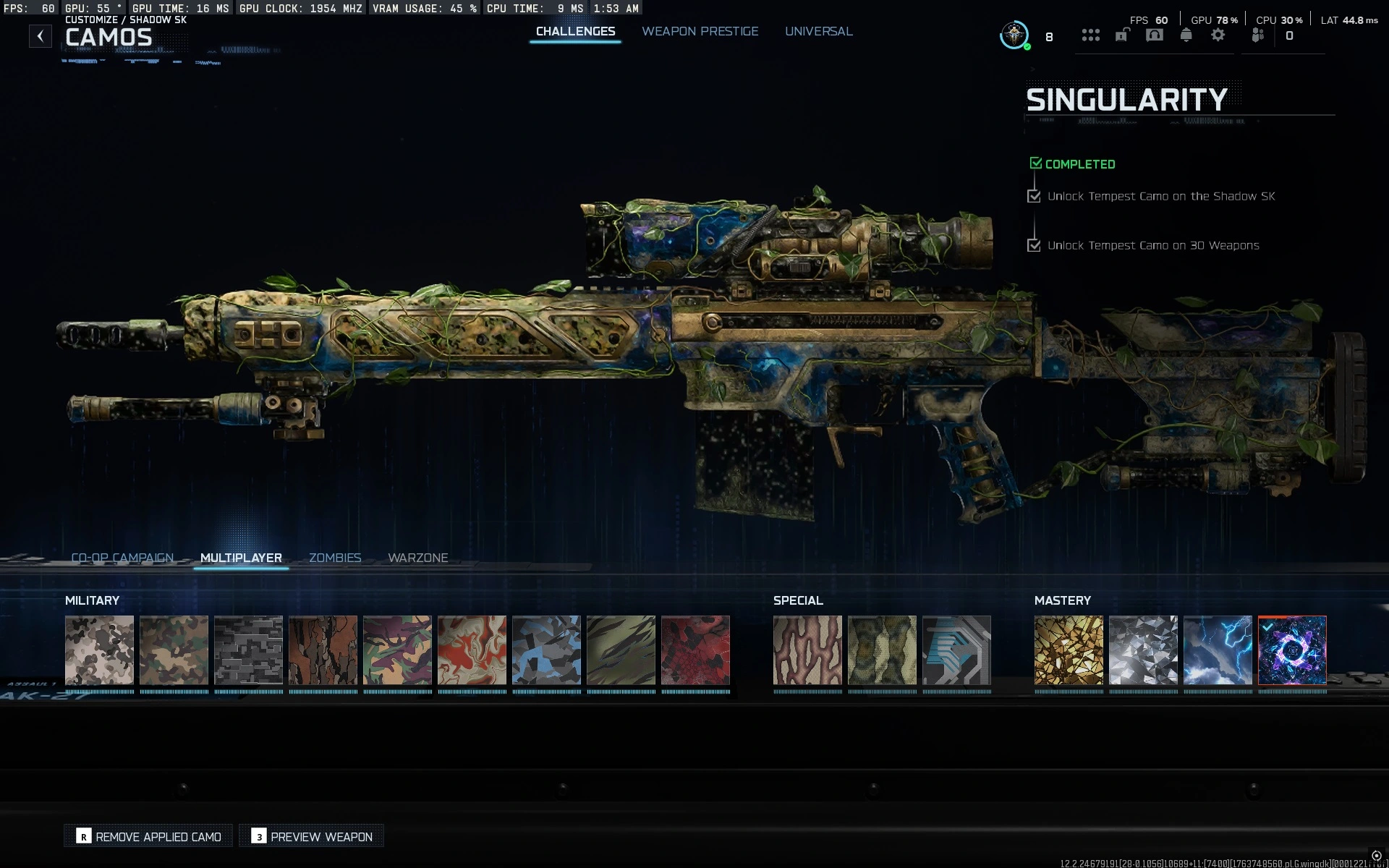Toggle the Unlock Tempest Camo on Shadow SK checkbox

pos(1034,195)
